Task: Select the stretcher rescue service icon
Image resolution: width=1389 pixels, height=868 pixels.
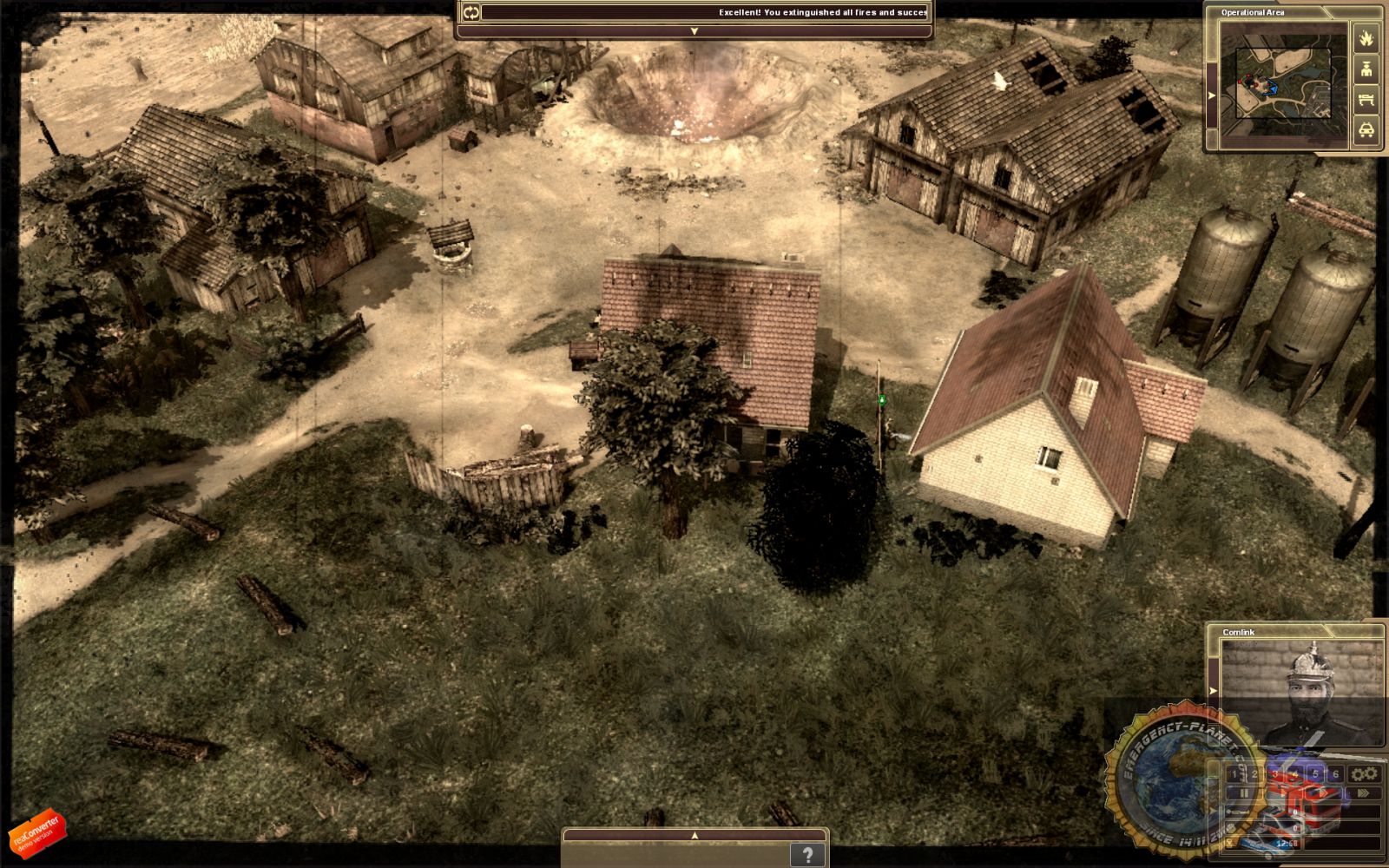Action: [x=1366, y=100]
